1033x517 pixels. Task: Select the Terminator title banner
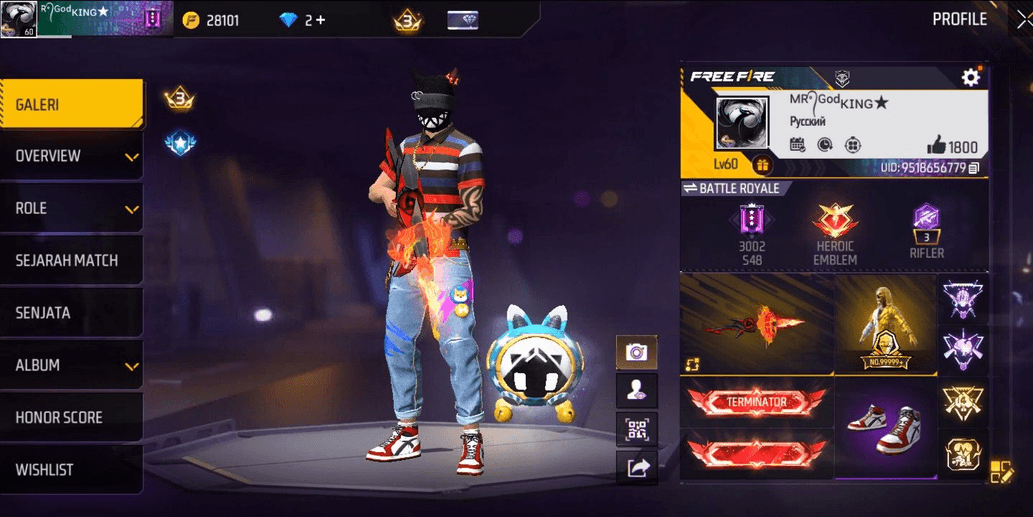point(756,401)
